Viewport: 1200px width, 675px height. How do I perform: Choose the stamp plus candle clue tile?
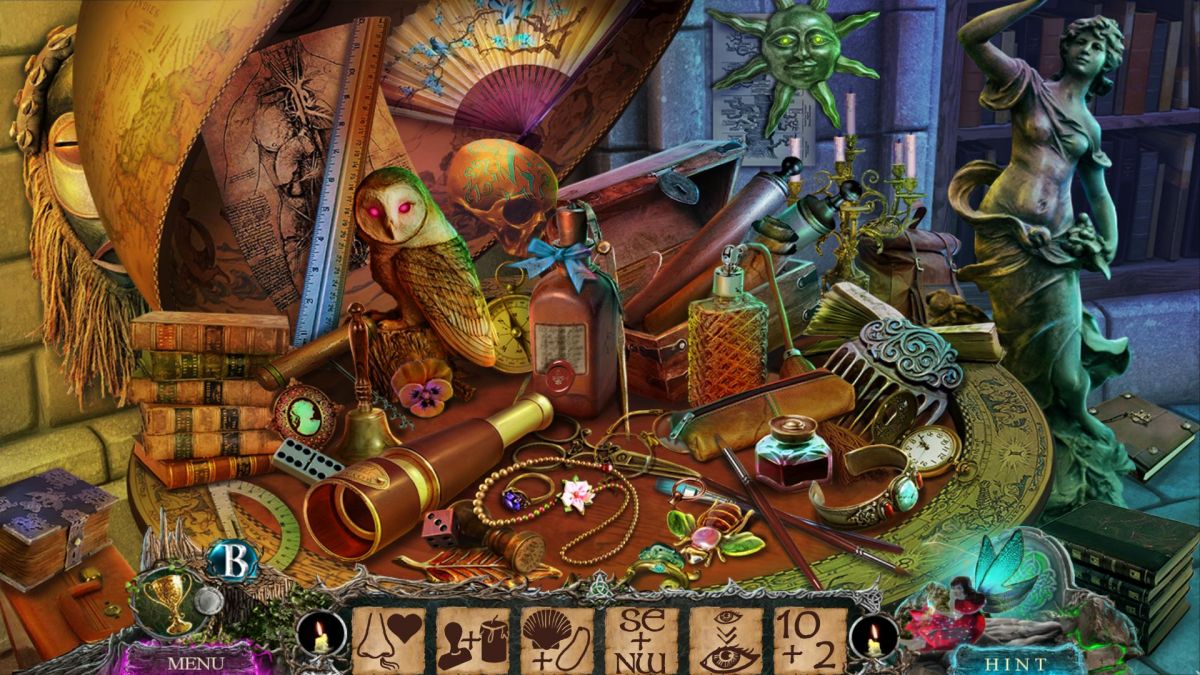(472, 640)
